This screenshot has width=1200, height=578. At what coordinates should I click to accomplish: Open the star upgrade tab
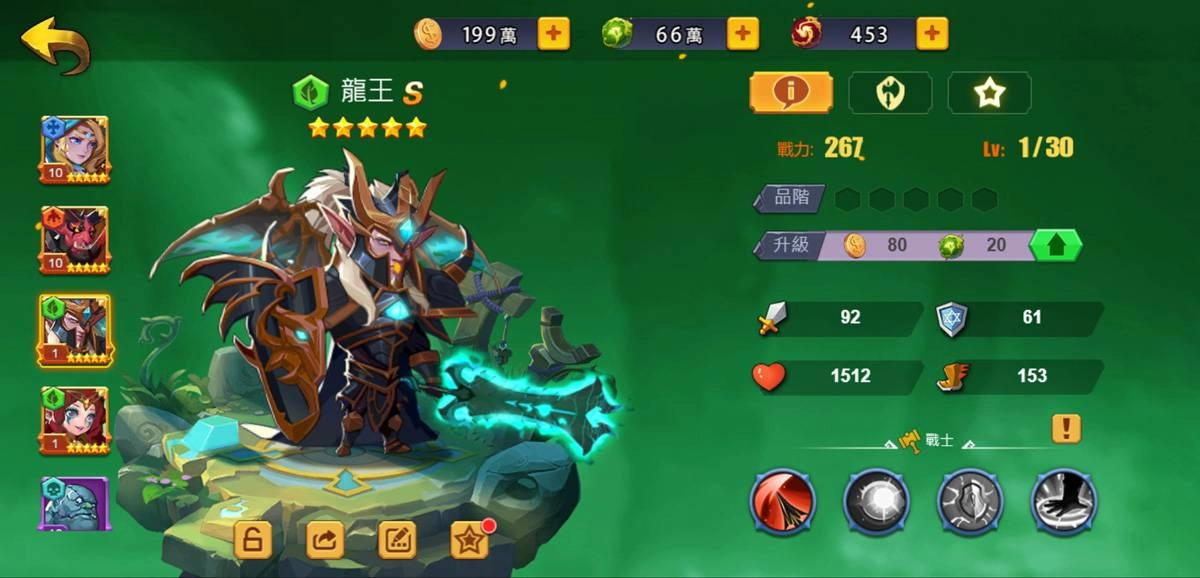click(989, 93)
